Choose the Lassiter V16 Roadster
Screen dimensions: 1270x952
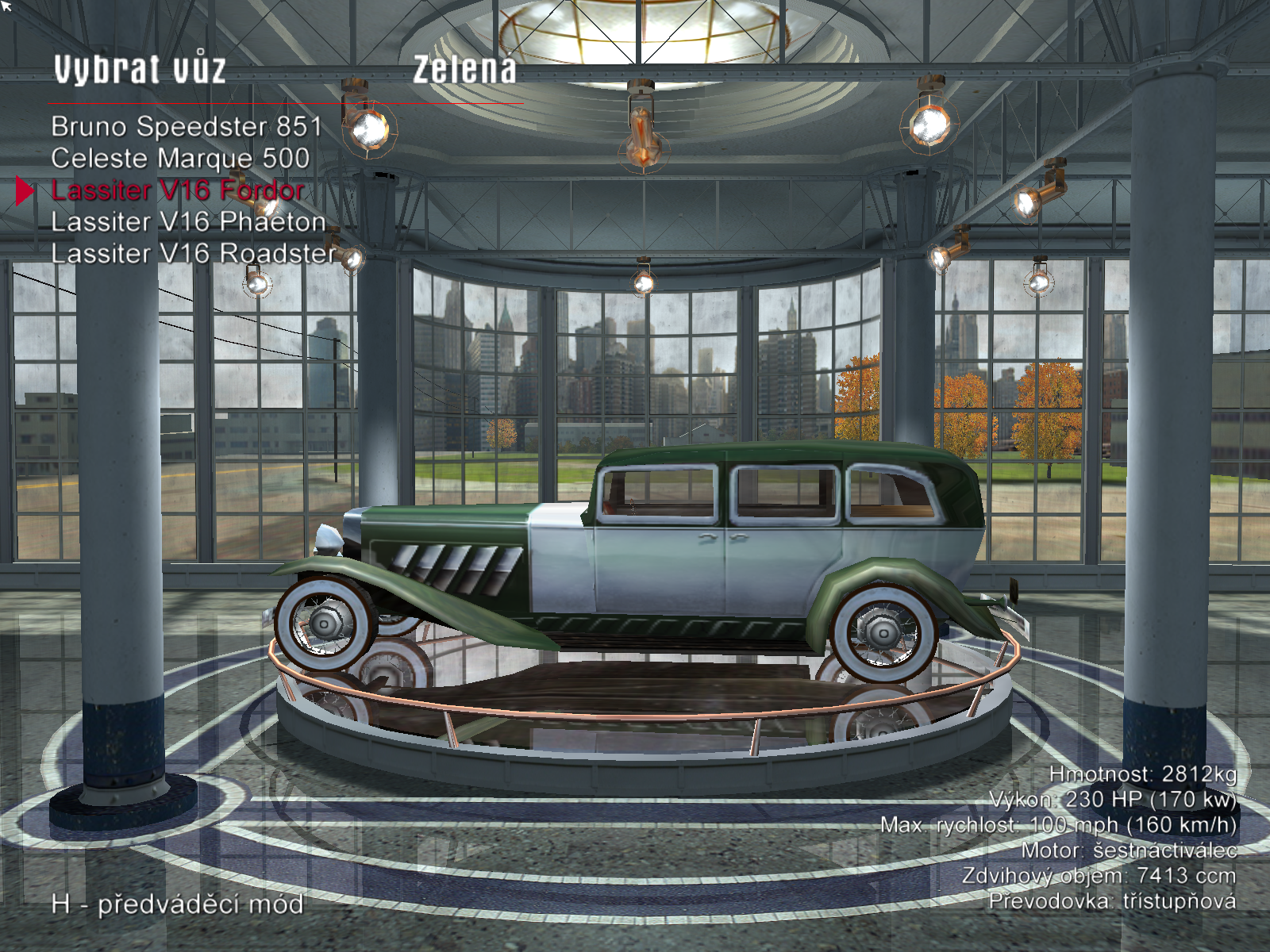[194, 254]
